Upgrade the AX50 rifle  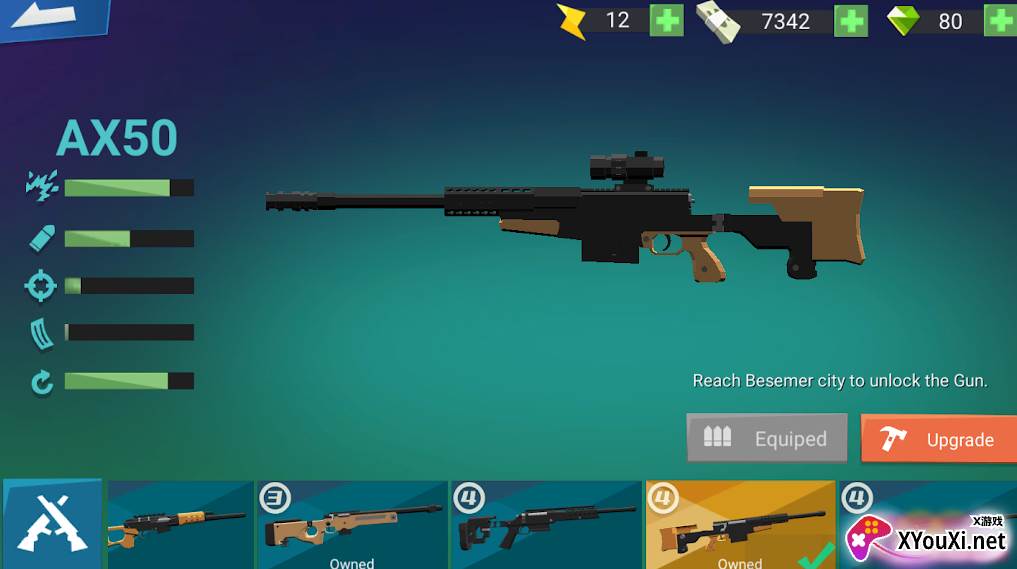(938, 439)
